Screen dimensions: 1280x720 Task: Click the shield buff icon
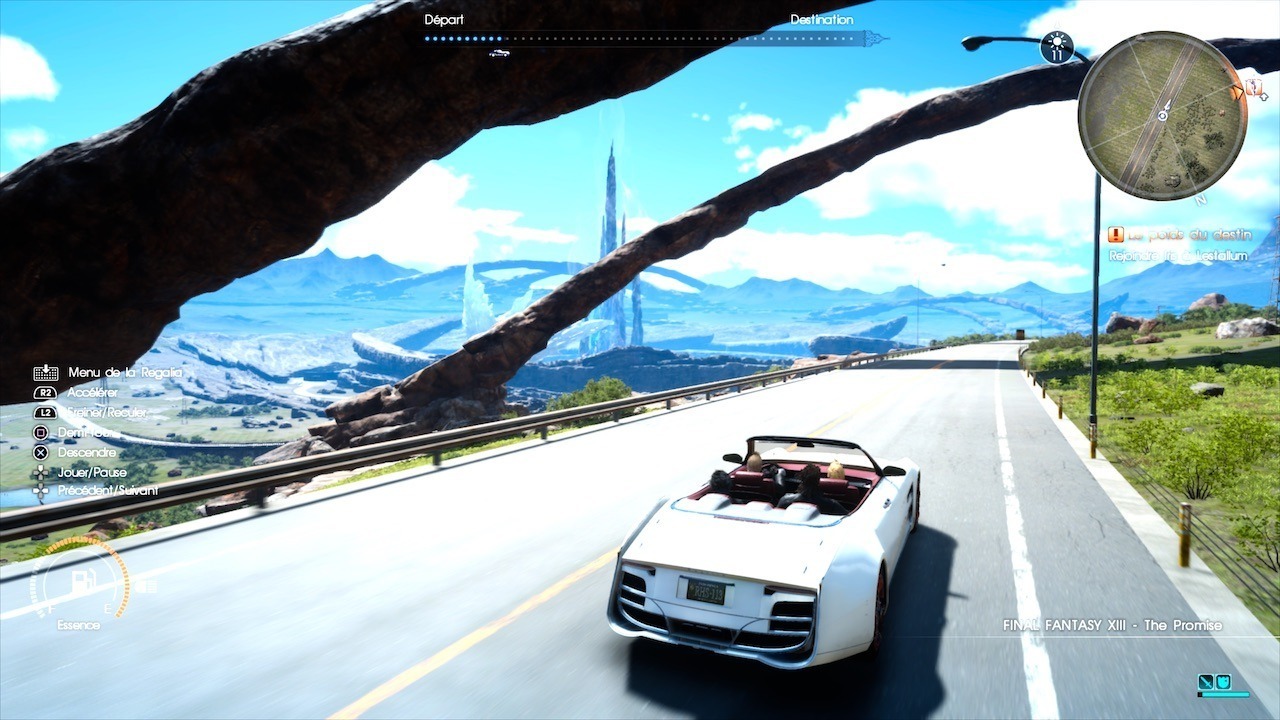[x=1222, y=682]
